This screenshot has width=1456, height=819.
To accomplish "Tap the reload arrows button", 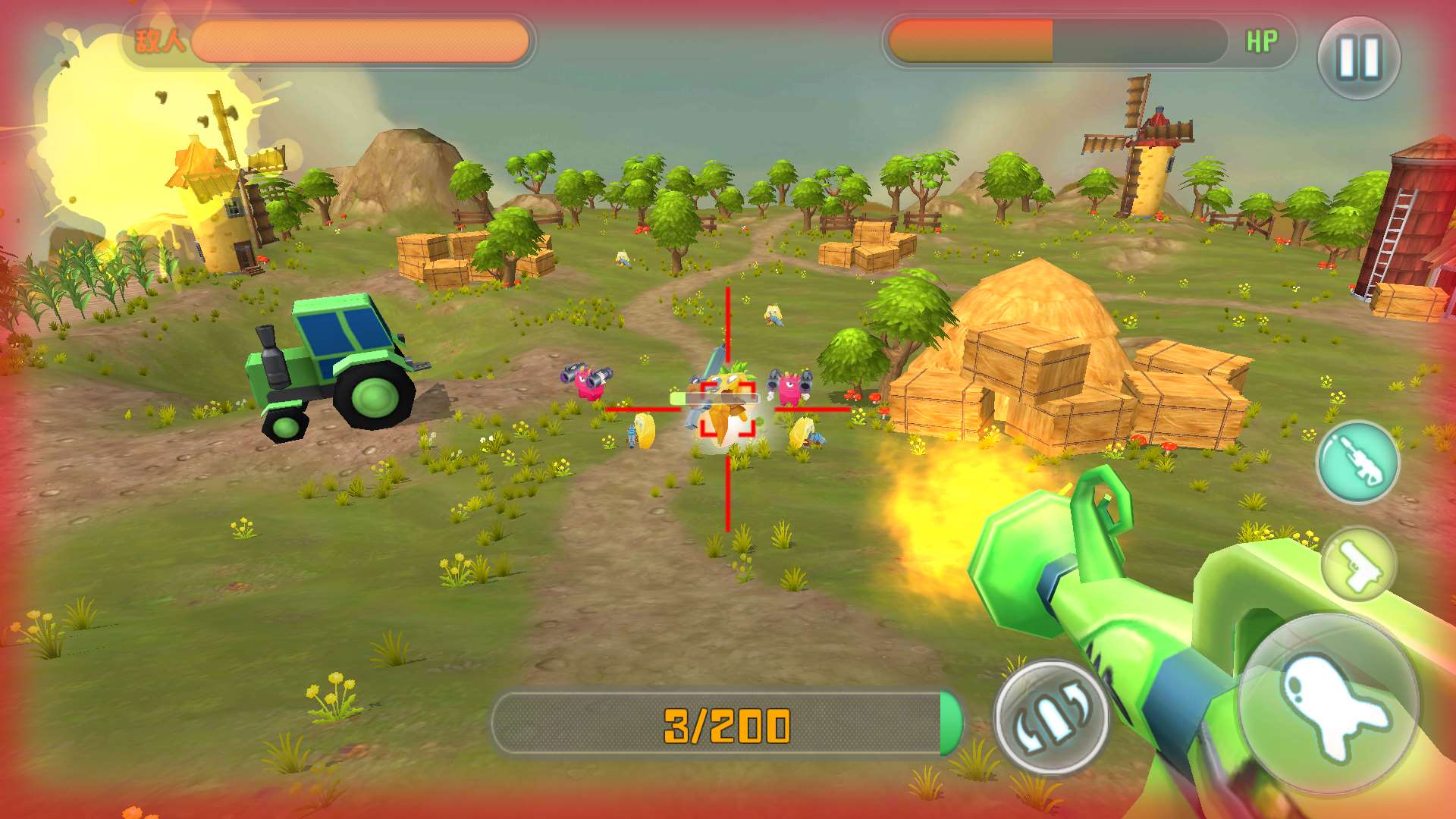I will coord(1051,717).
